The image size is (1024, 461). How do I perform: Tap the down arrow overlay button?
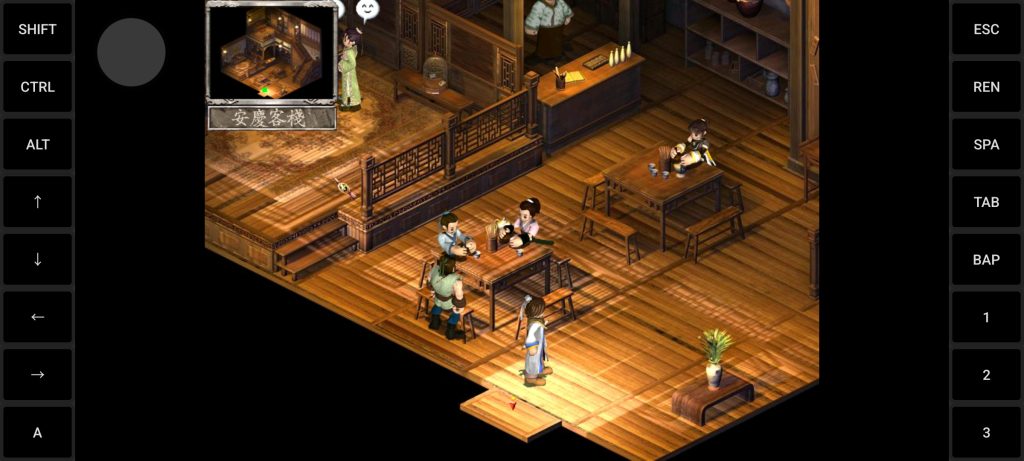point(38,259)
